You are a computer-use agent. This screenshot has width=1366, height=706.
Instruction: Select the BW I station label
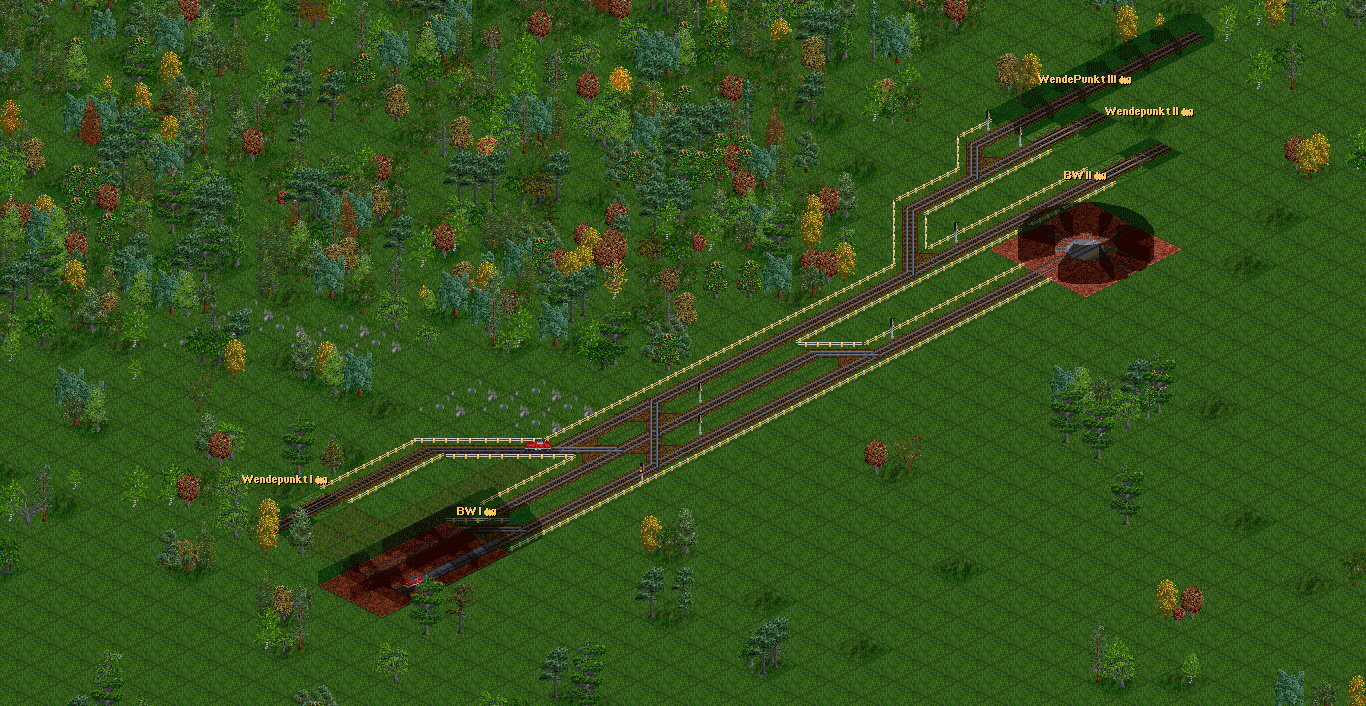click(x=476, y=512)
